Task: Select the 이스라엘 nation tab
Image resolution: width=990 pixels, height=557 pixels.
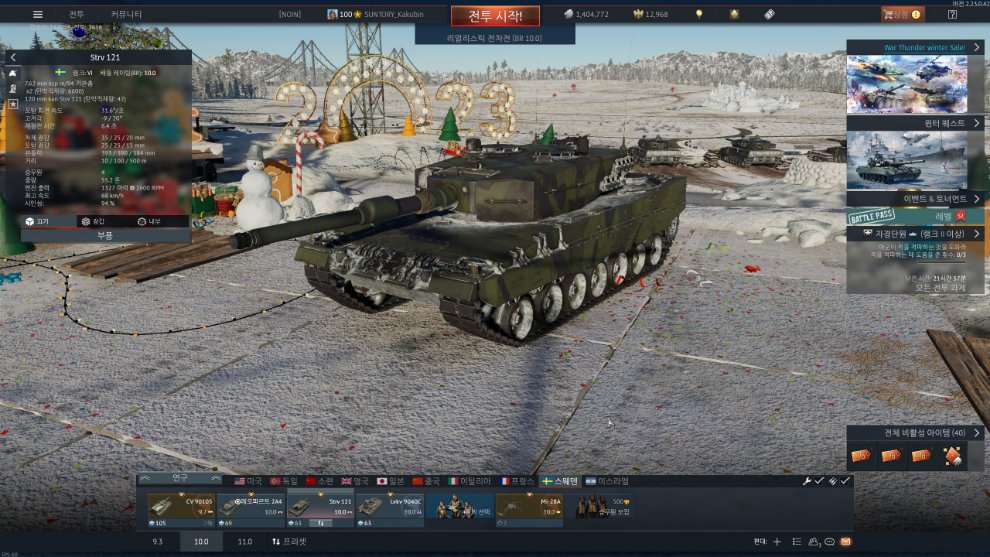Action: coord(608,481)
